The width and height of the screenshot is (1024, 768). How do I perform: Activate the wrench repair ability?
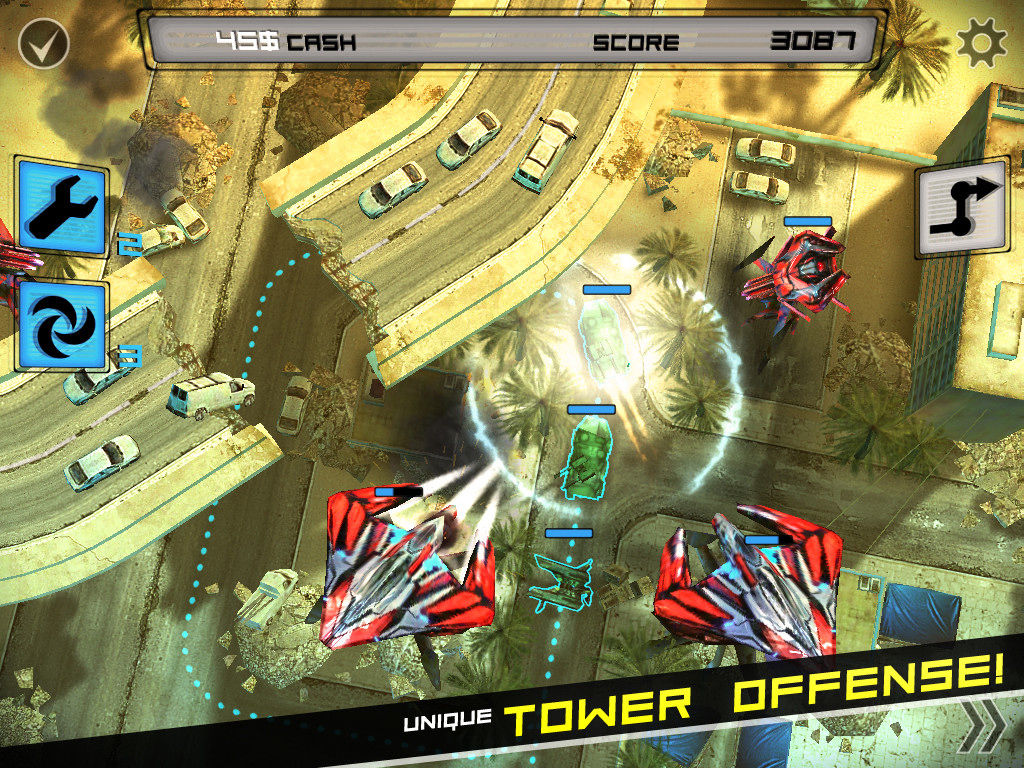coord(61,206)
